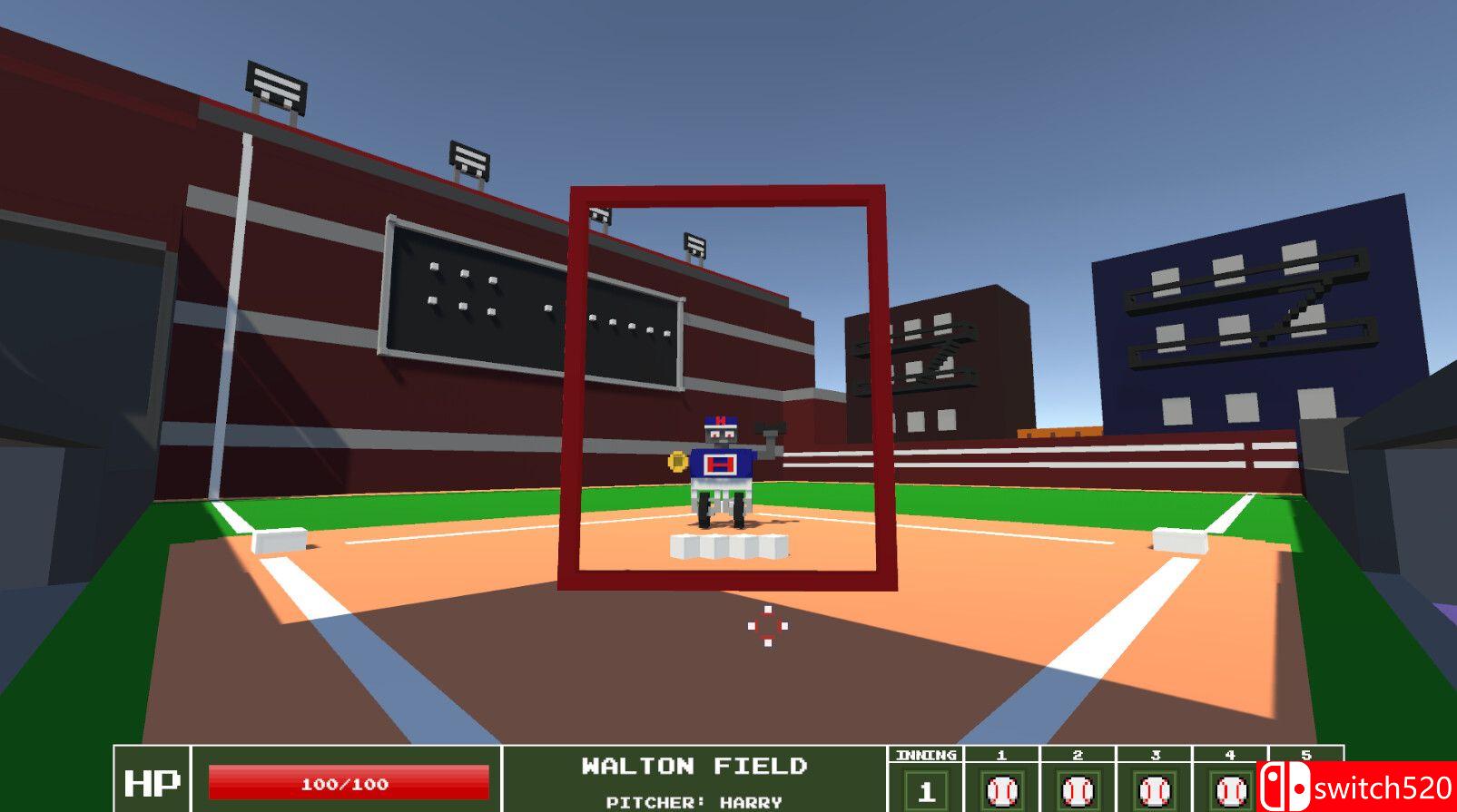
Task: Select the WALTON FIELD title text
Action: 694,765
